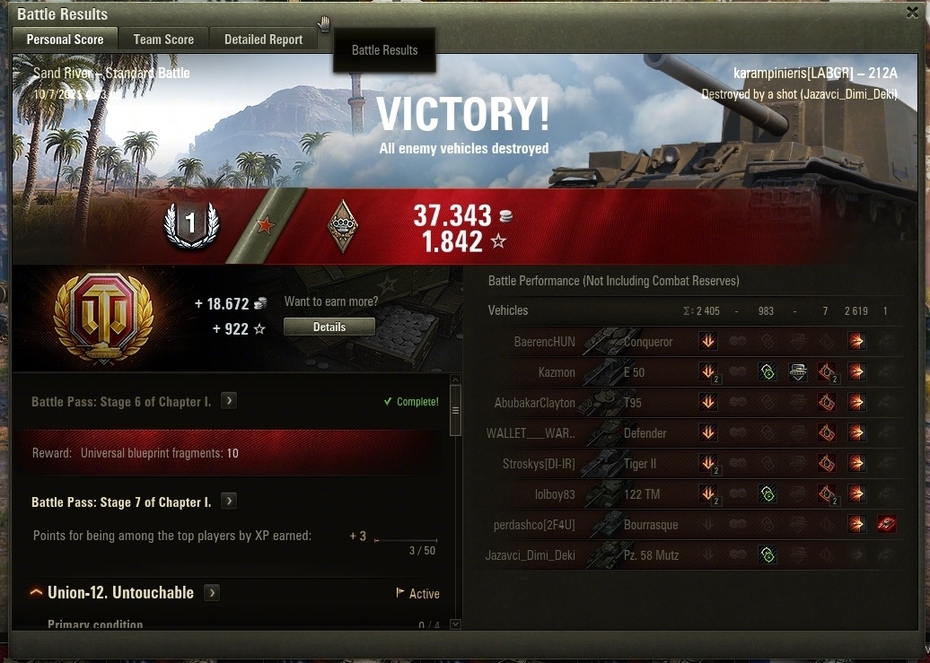Select the WALLET___WAR Defender row
Screen dimensions: 930x663
(x=690, y=433)
